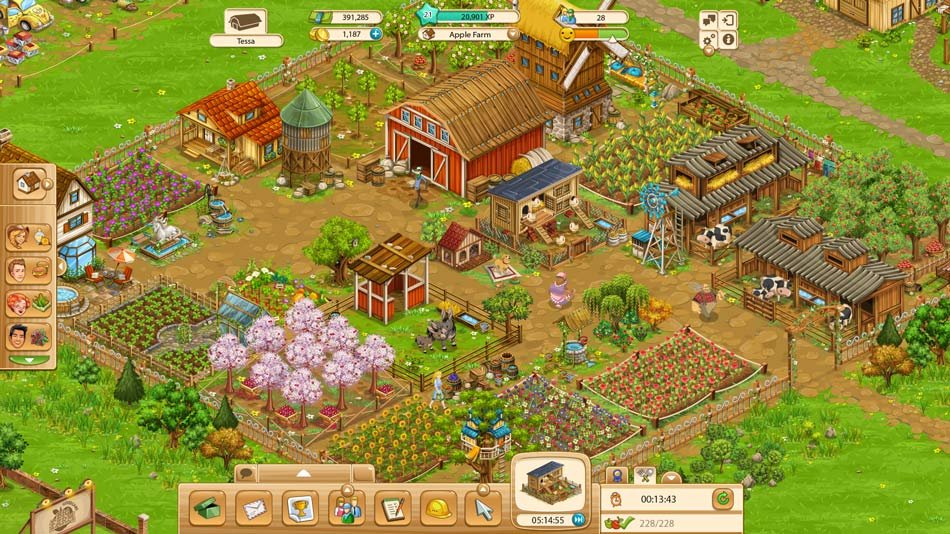Add more gold coins with plus button
The height and width of the screenshot is (534, 950).
click(x=376, y=34)
